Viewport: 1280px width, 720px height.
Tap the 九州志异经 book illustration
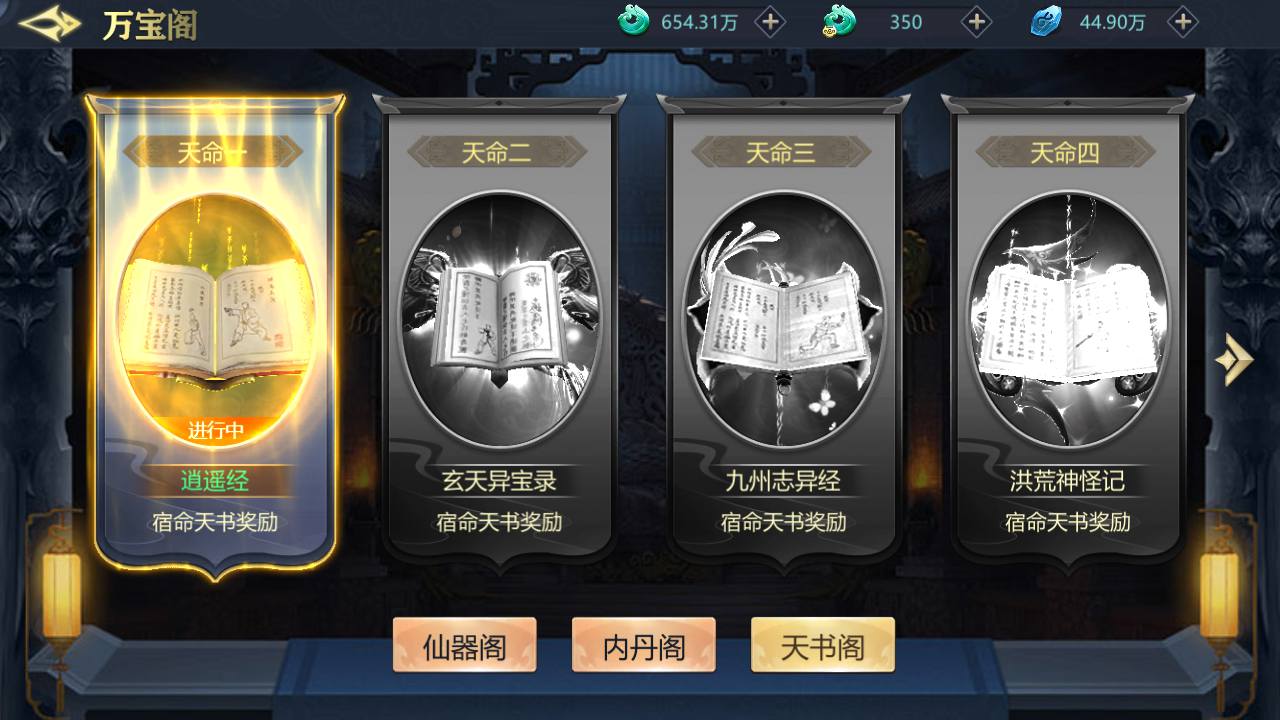coord(785,310)
